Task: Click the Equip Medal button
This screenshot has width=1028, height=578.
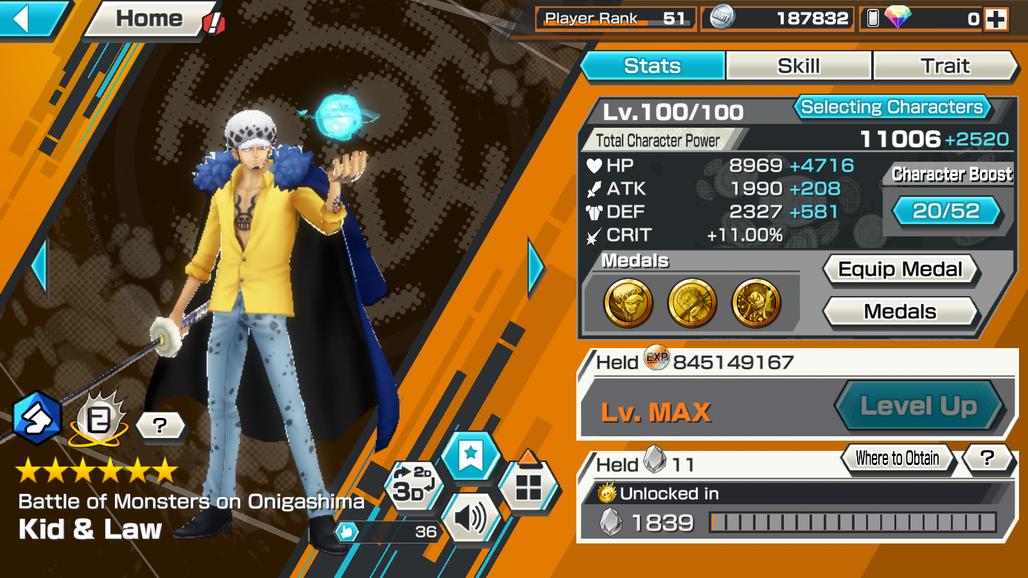Action: [899, 269]
